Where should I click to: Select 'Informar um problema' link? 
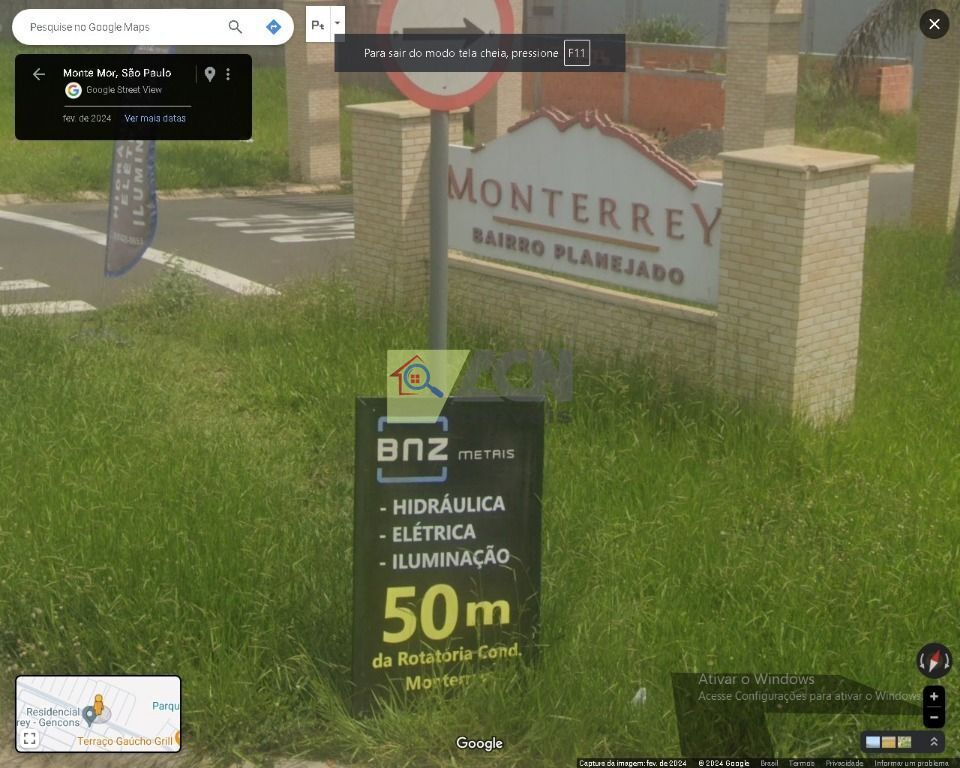911,763
